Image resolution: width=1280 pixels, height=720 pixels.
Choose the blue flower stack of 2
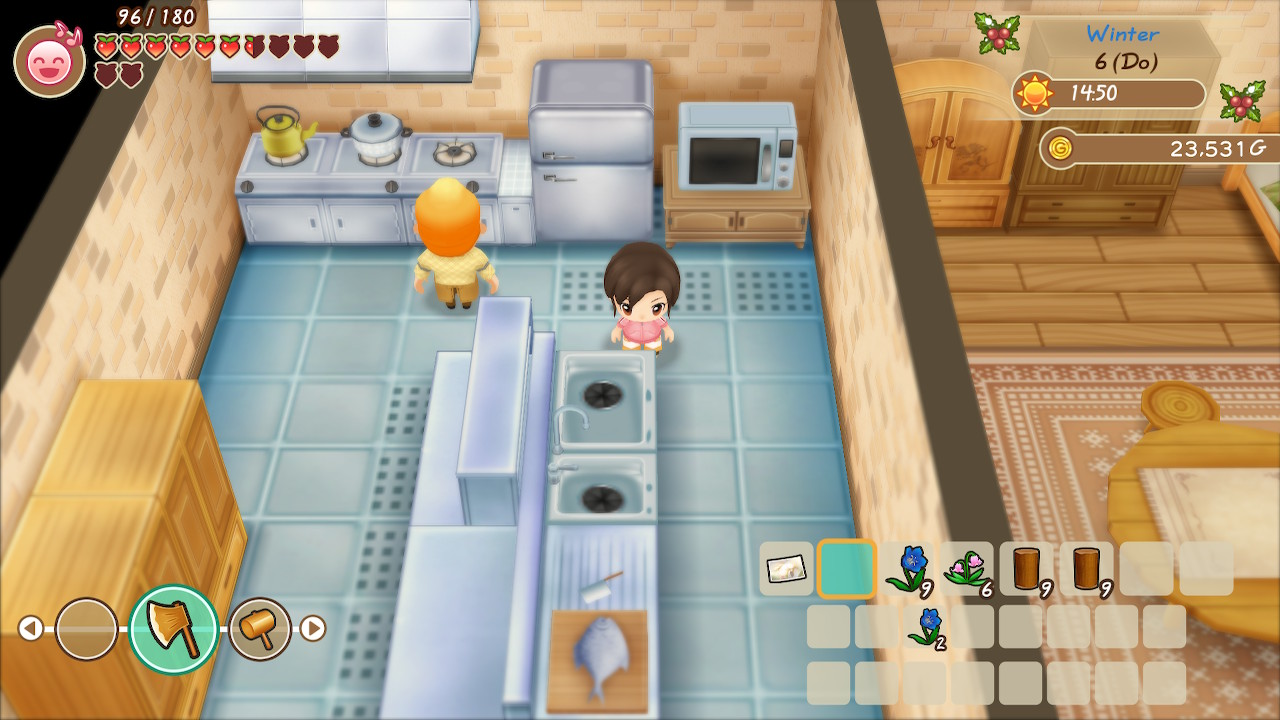tap(928, 627)
